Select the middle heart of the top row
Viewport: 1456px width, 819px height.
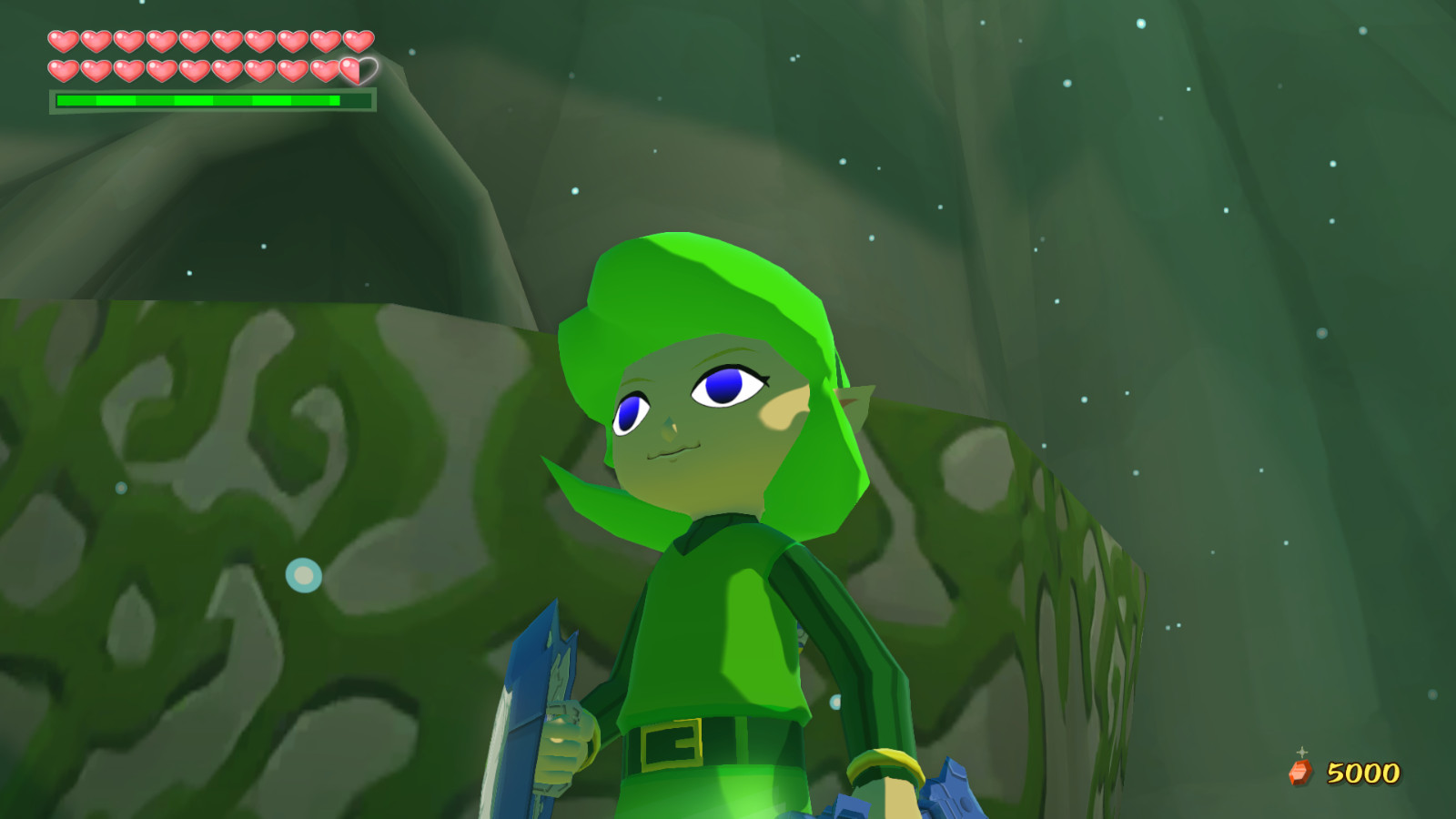[x=194, y=41]
